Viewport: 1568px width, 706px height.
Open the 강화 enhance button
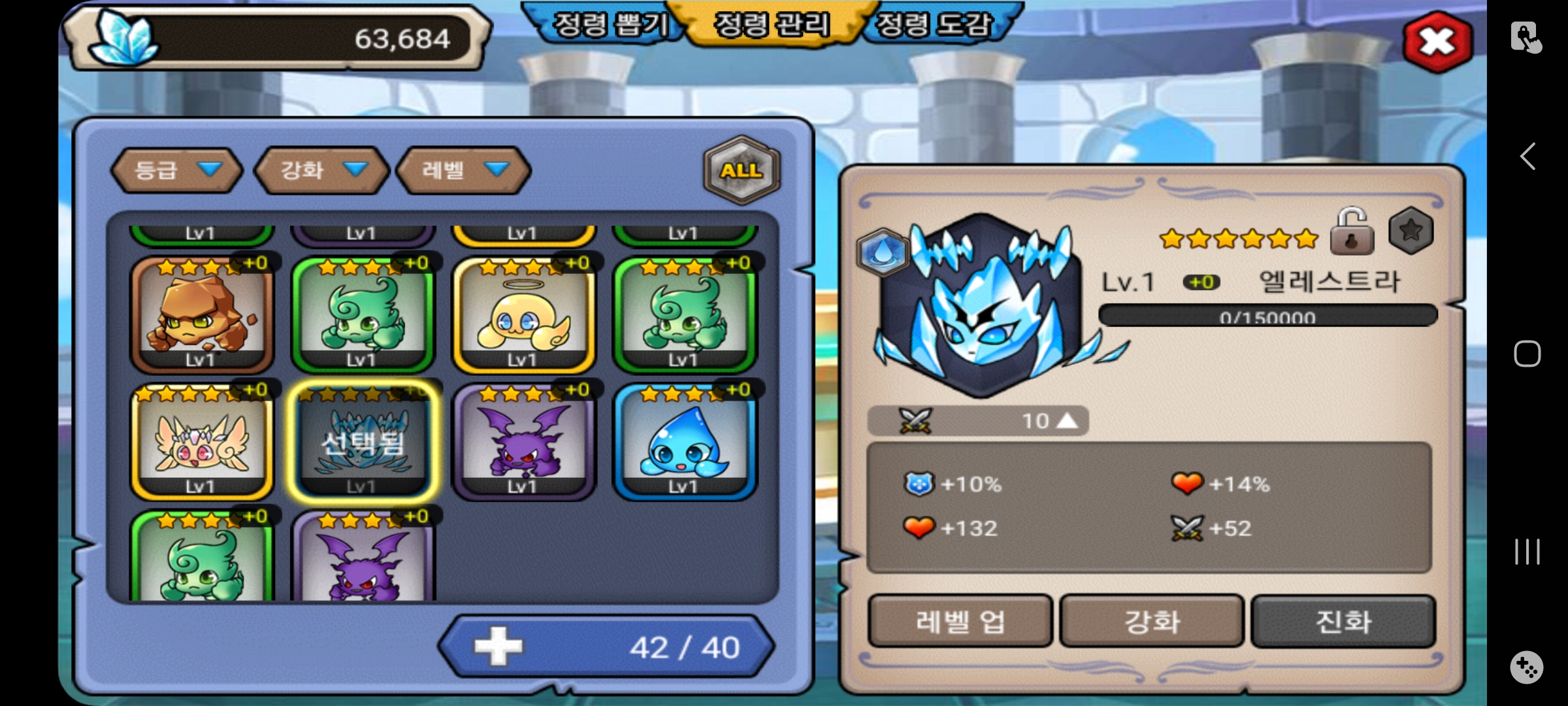pos(1151,621)
